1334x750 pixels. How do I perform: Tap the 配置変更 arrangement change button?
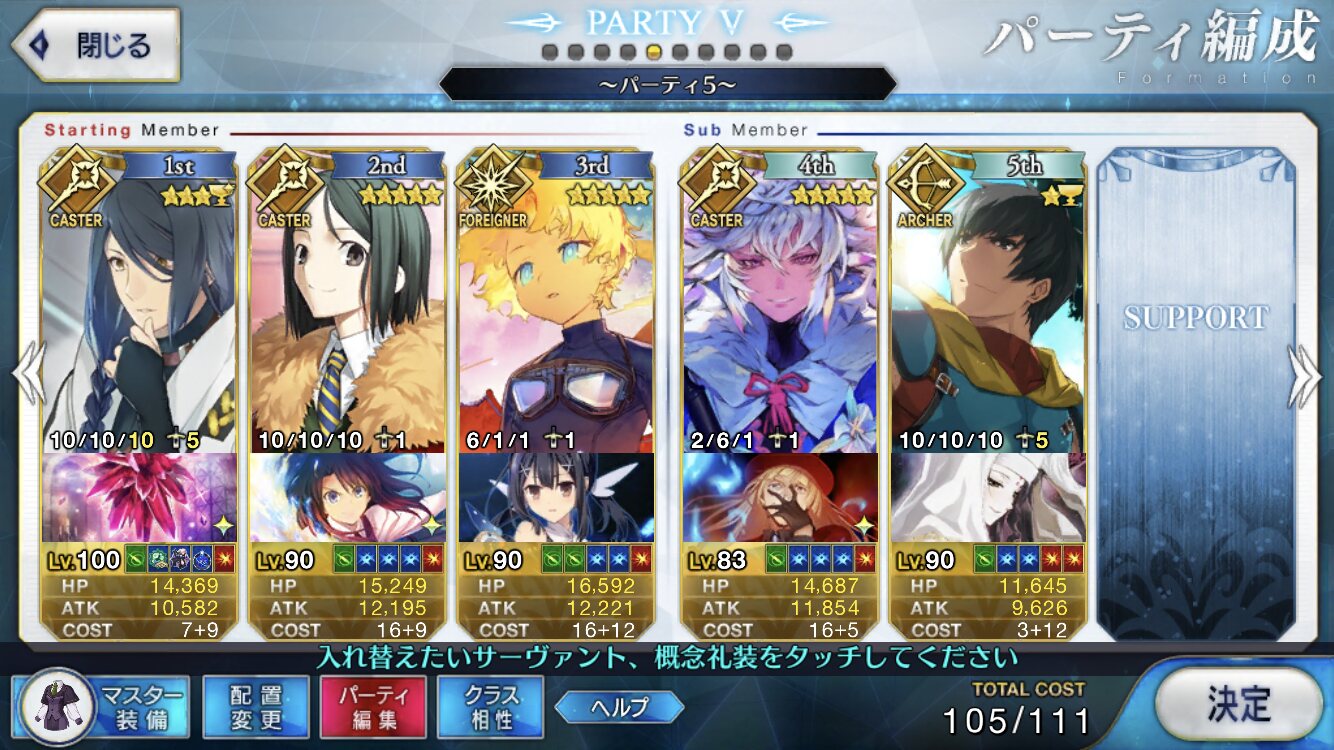[x=255, y=708]
